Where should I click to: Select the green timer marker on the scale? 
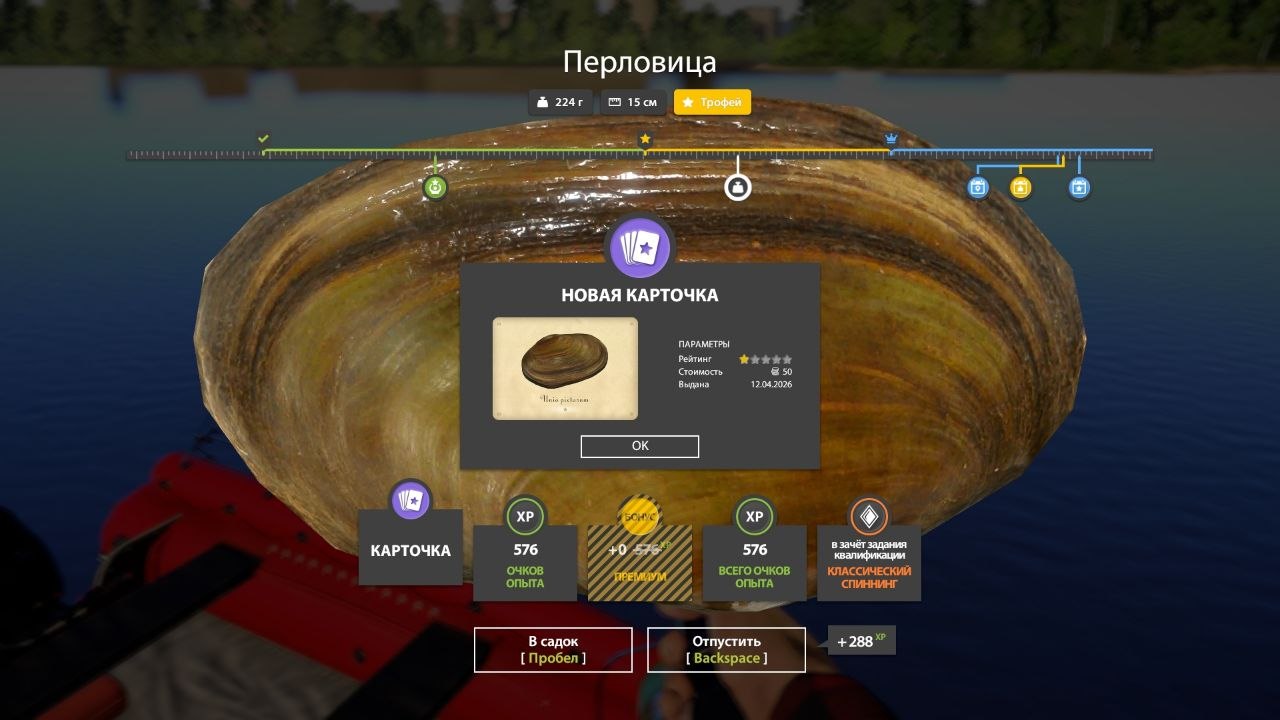click(x=435, y=187)
